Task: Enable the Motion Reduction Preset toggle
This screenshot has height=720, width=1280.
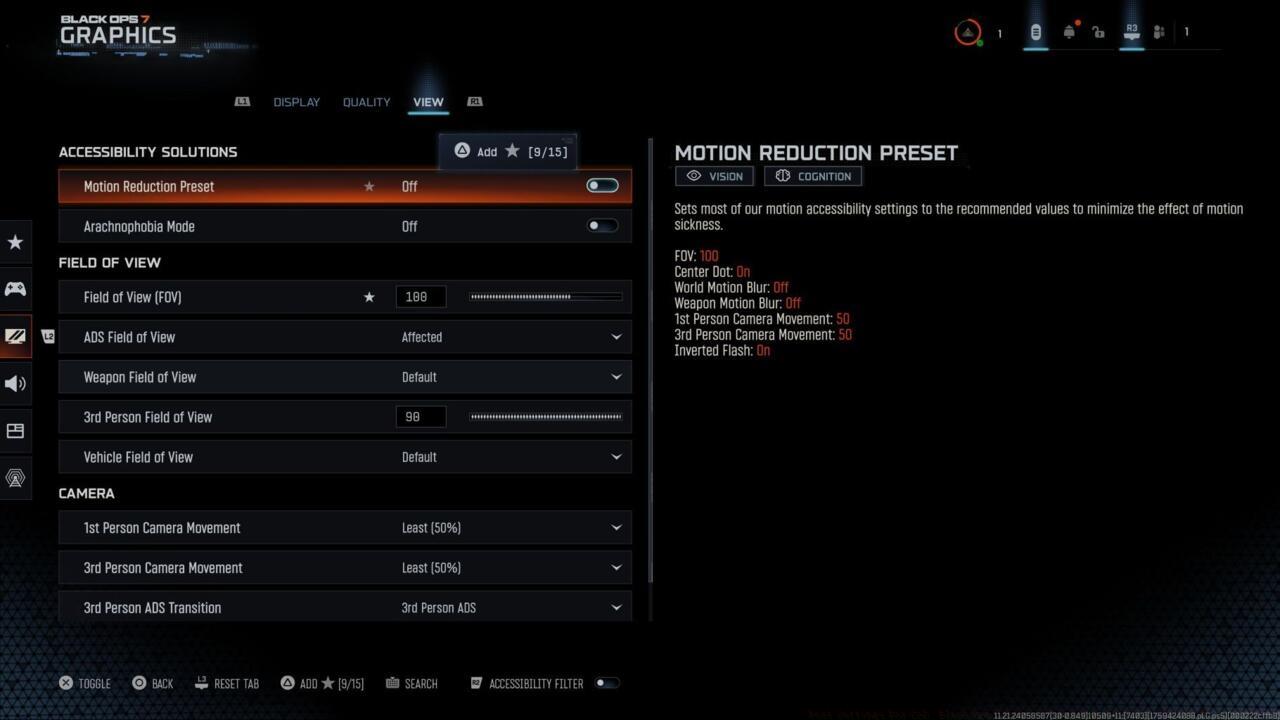Action: [x=602, y=185]
